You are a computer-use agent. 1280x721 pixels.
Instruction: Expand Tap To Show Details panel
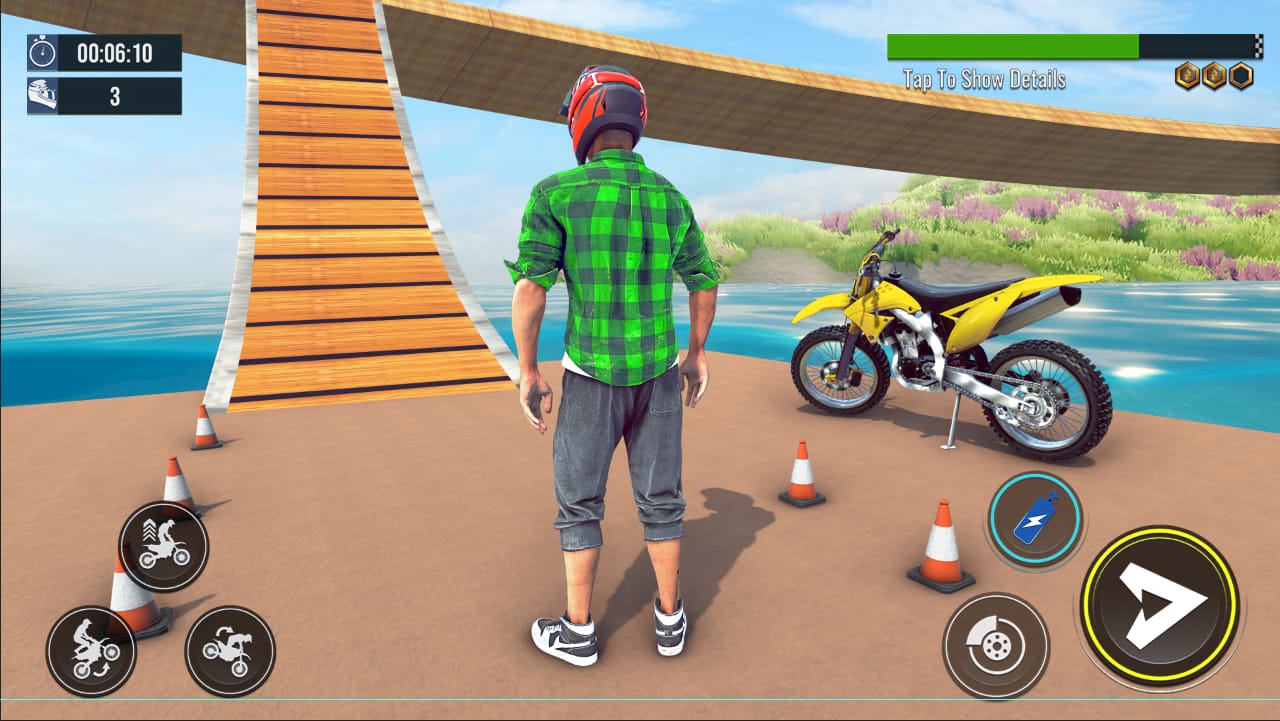[x=985, y=74]
